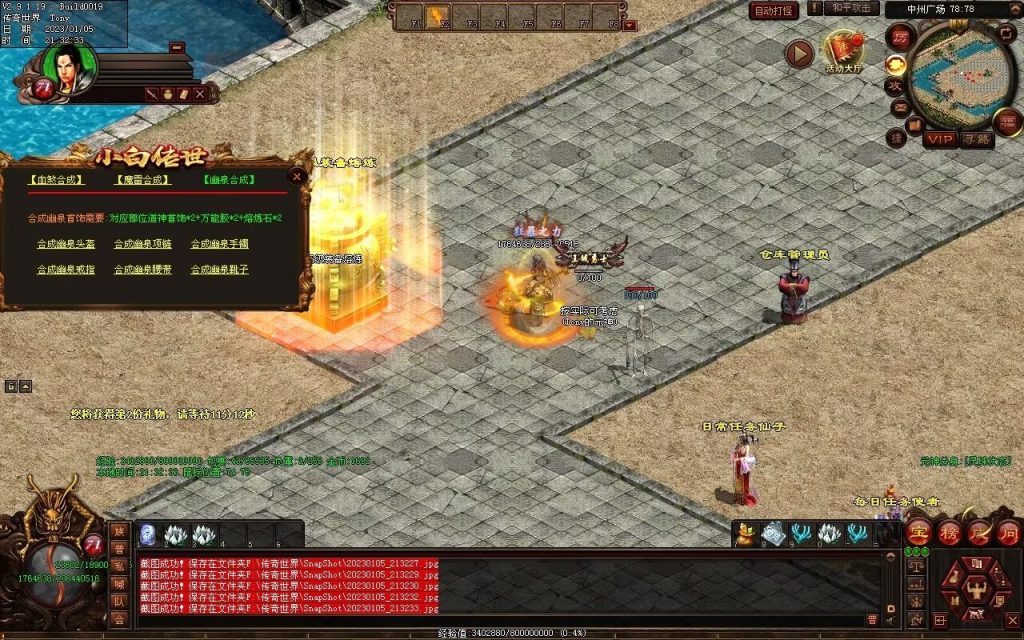Open the 历 button beside the minimap
The image size is (1024, 640).
tap(900, 37)
